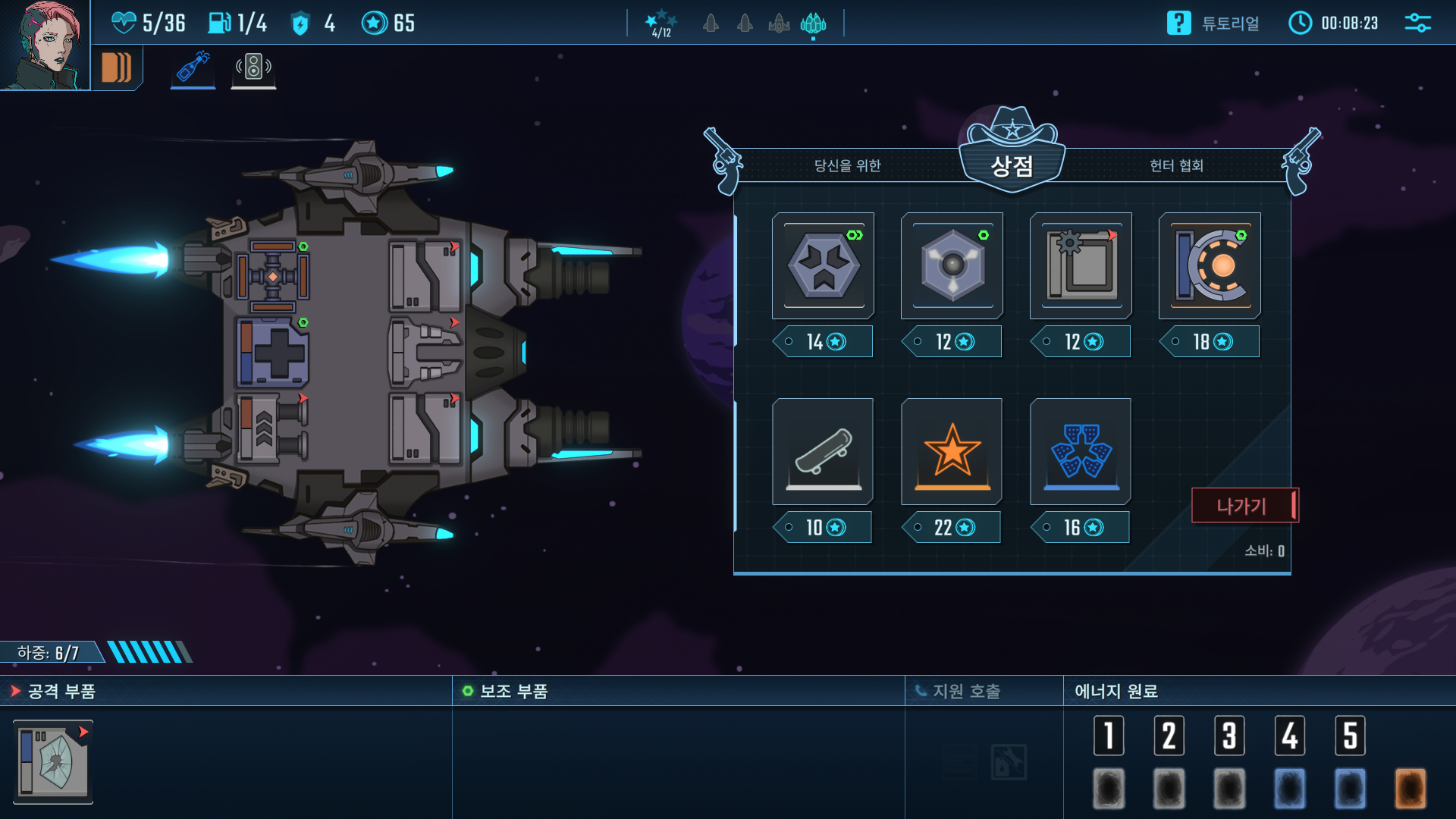Buy the orange reactor core part for 18
This screenshot has height=819, width=1456.
[x=1210, y=265]
